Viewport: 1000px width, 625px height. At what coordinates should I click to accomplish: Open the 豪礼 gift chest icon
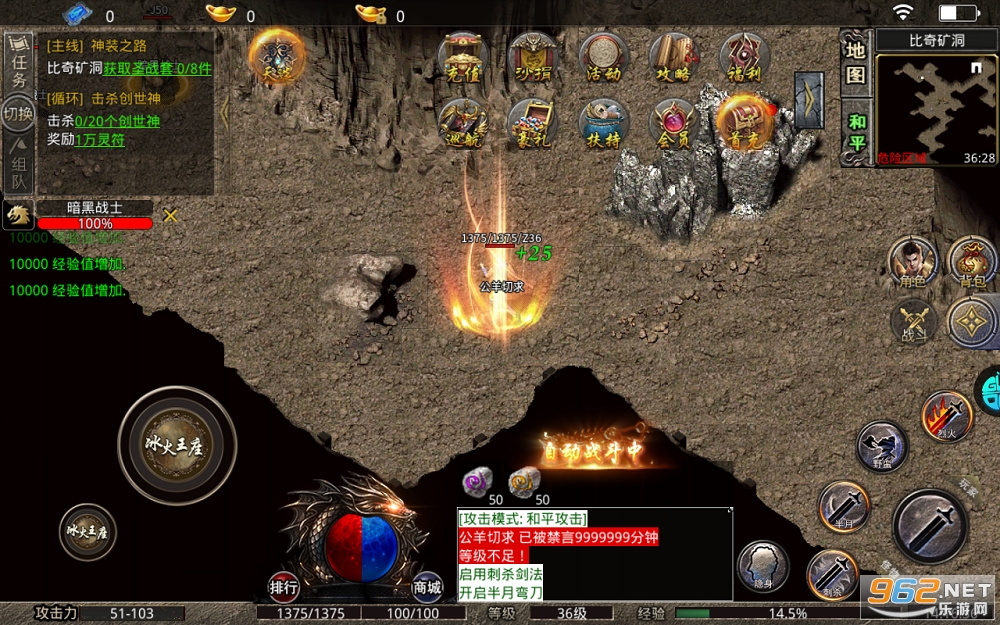pyautogui.click(x=532, y=124)
